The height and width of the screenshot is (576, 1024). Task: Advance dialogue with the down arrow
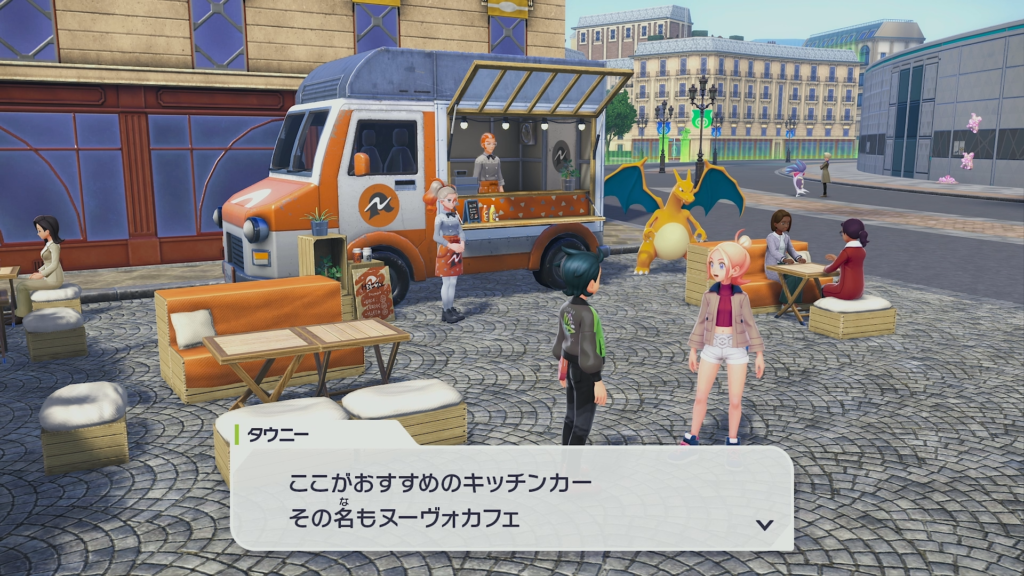(764, 524)
